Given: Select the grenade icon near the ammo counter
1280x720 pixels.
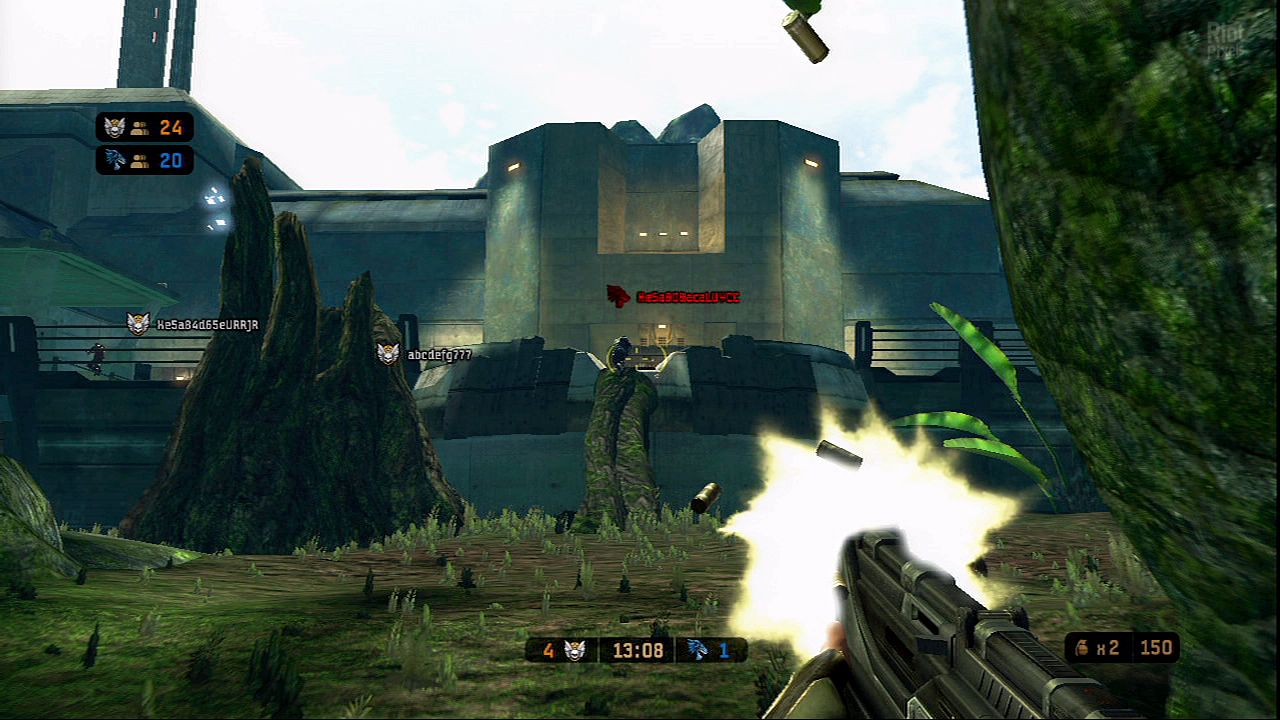Looking at the screenshot, I should point(1083,647).
